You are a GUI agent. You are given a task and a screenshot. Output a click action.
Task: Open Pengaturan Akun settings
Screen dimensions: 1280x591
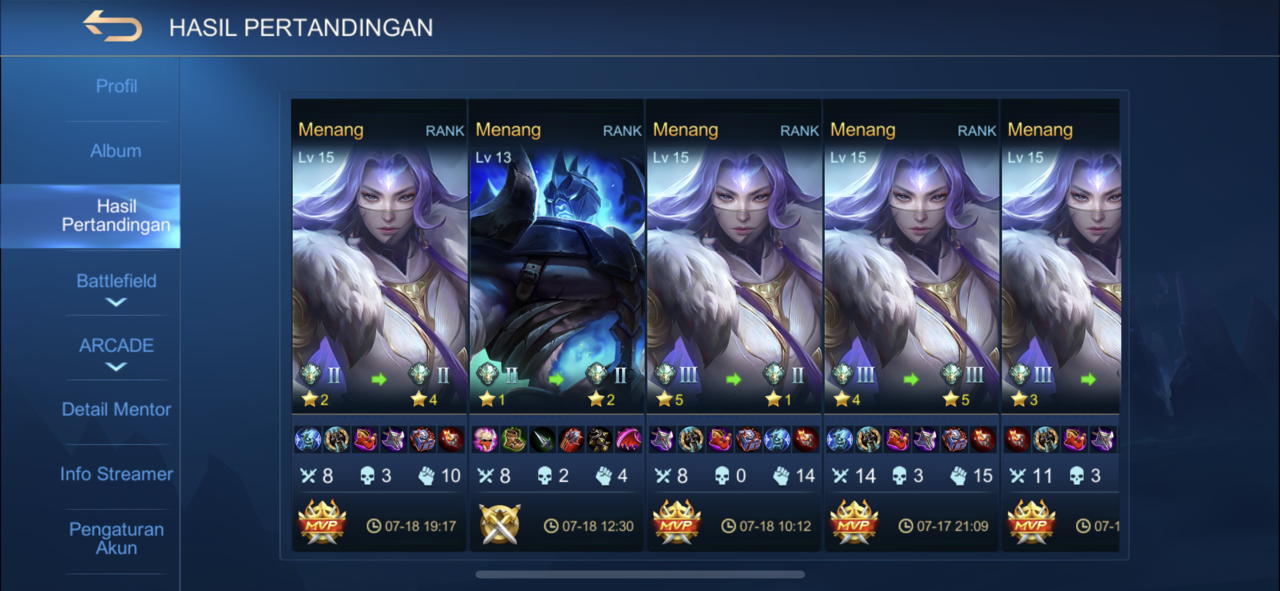point(116,538)
